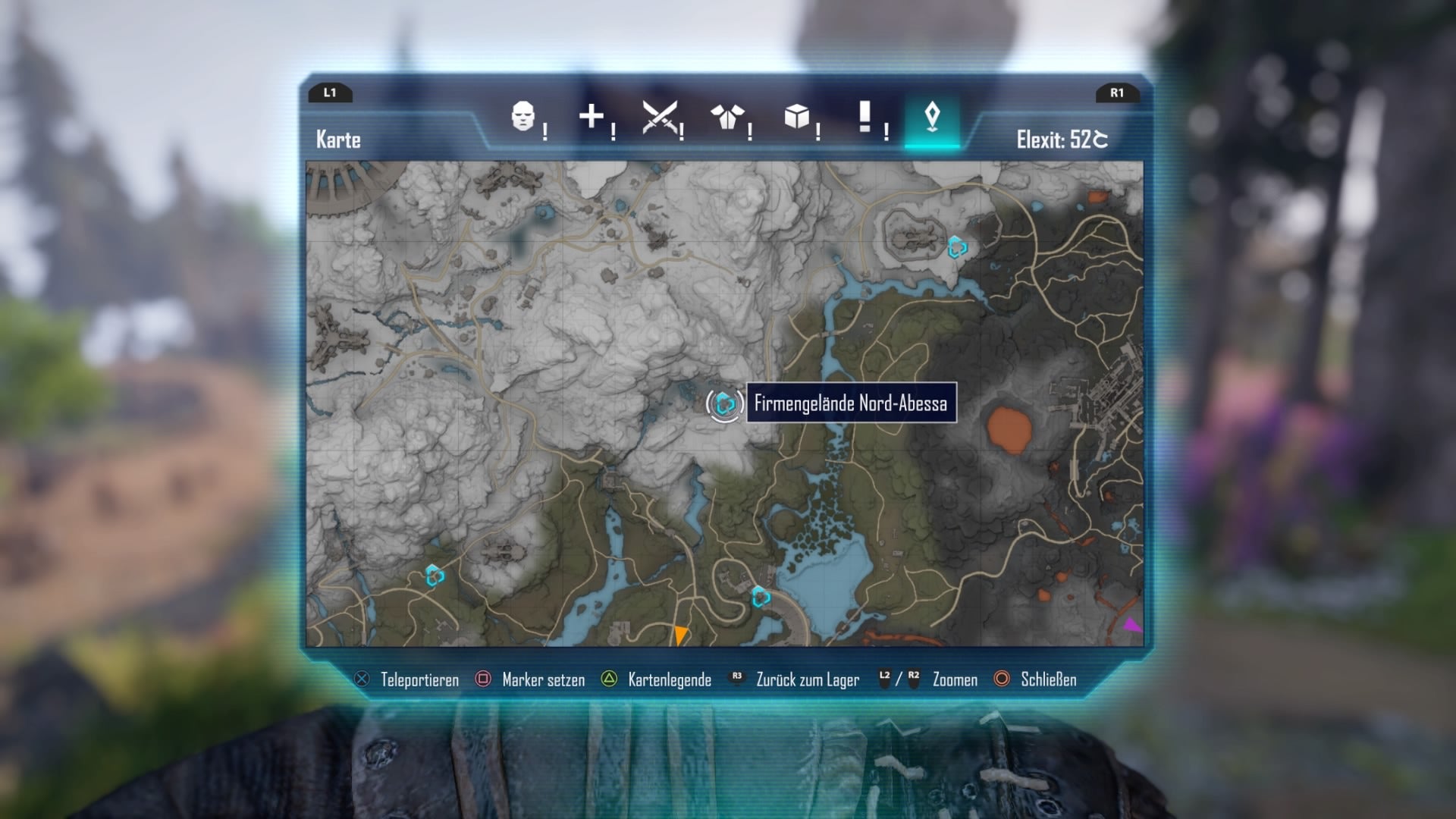
Task: Switch pages using the L1 shoulder tab
Action: click(331, 93)
